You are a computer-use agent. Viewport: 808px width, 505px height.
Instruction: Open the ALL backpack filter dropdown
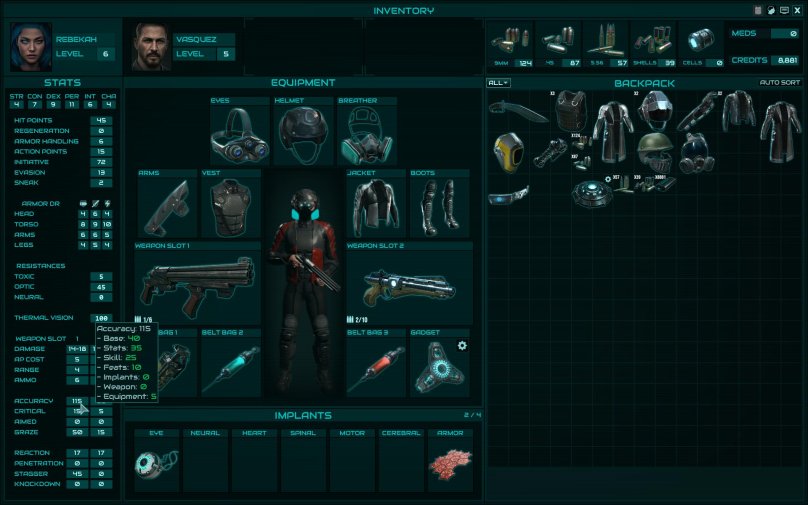(x=498, y=83)
